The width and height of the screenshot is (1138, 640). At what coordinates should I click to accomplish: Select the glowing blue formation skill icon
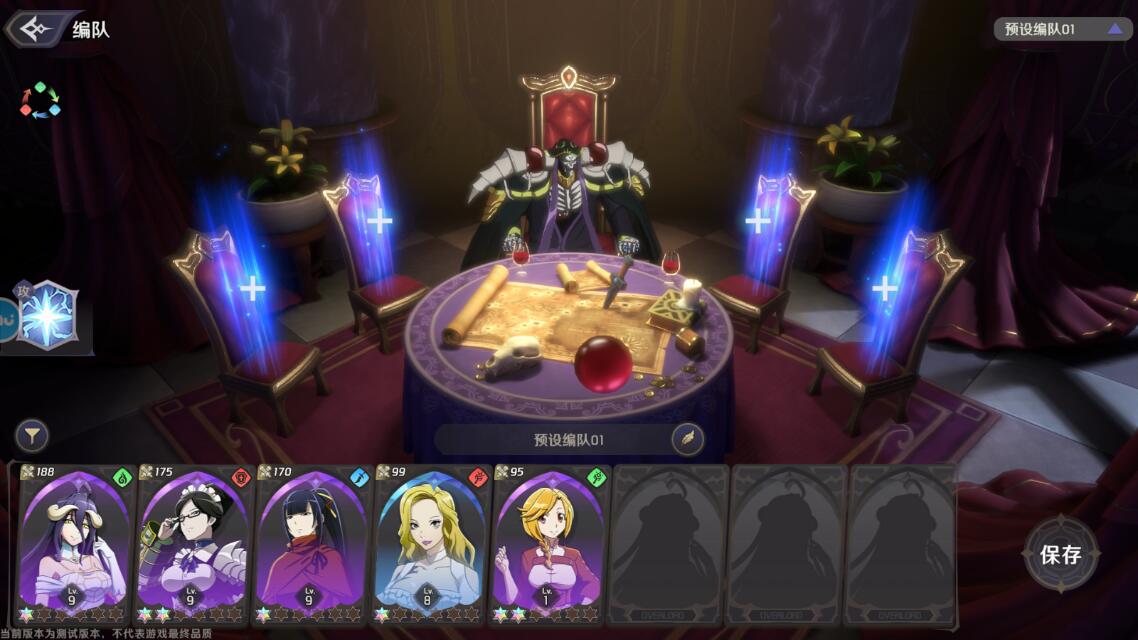pyautogui.click(x=47, y=315)
